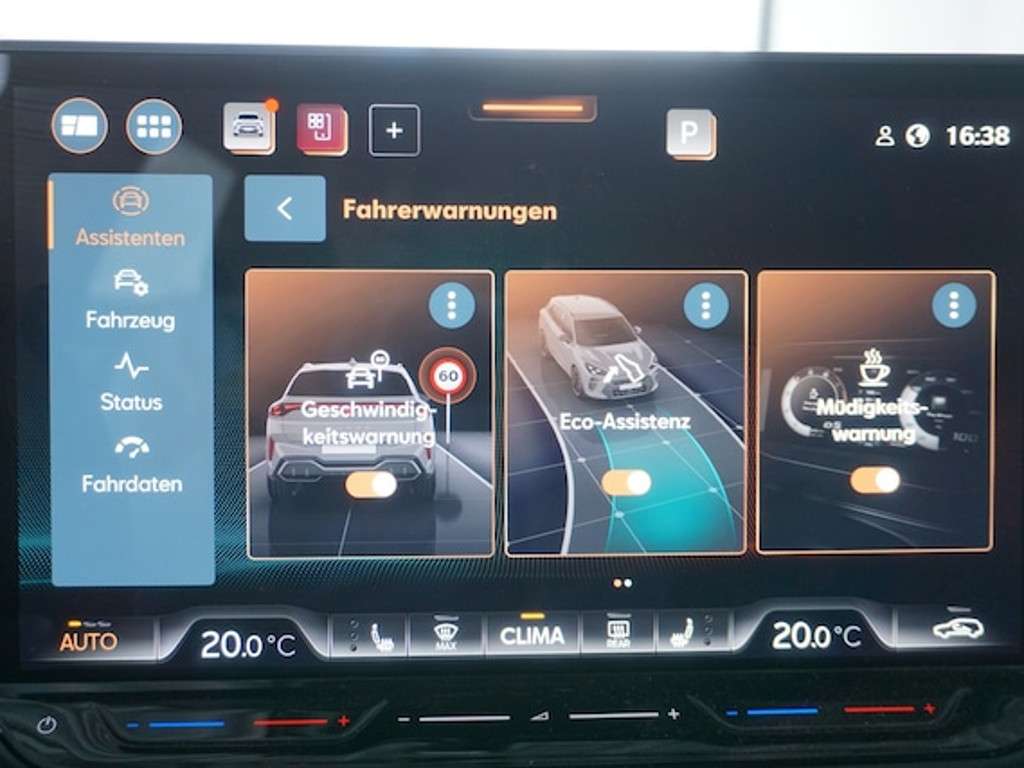Turn on MAX windshield defrost
Image resolution: width=1024 pixels, height=768 pixels.
click(x=446, y=635)
